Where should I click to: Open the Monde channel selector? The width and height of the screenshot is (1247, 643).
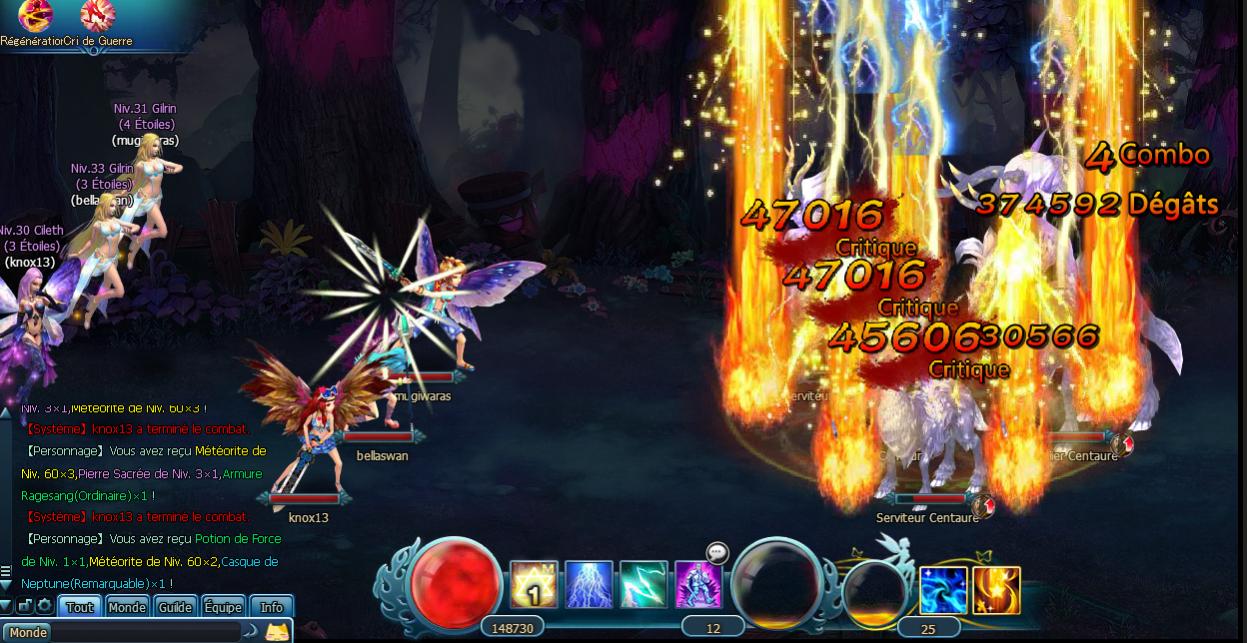28,632
